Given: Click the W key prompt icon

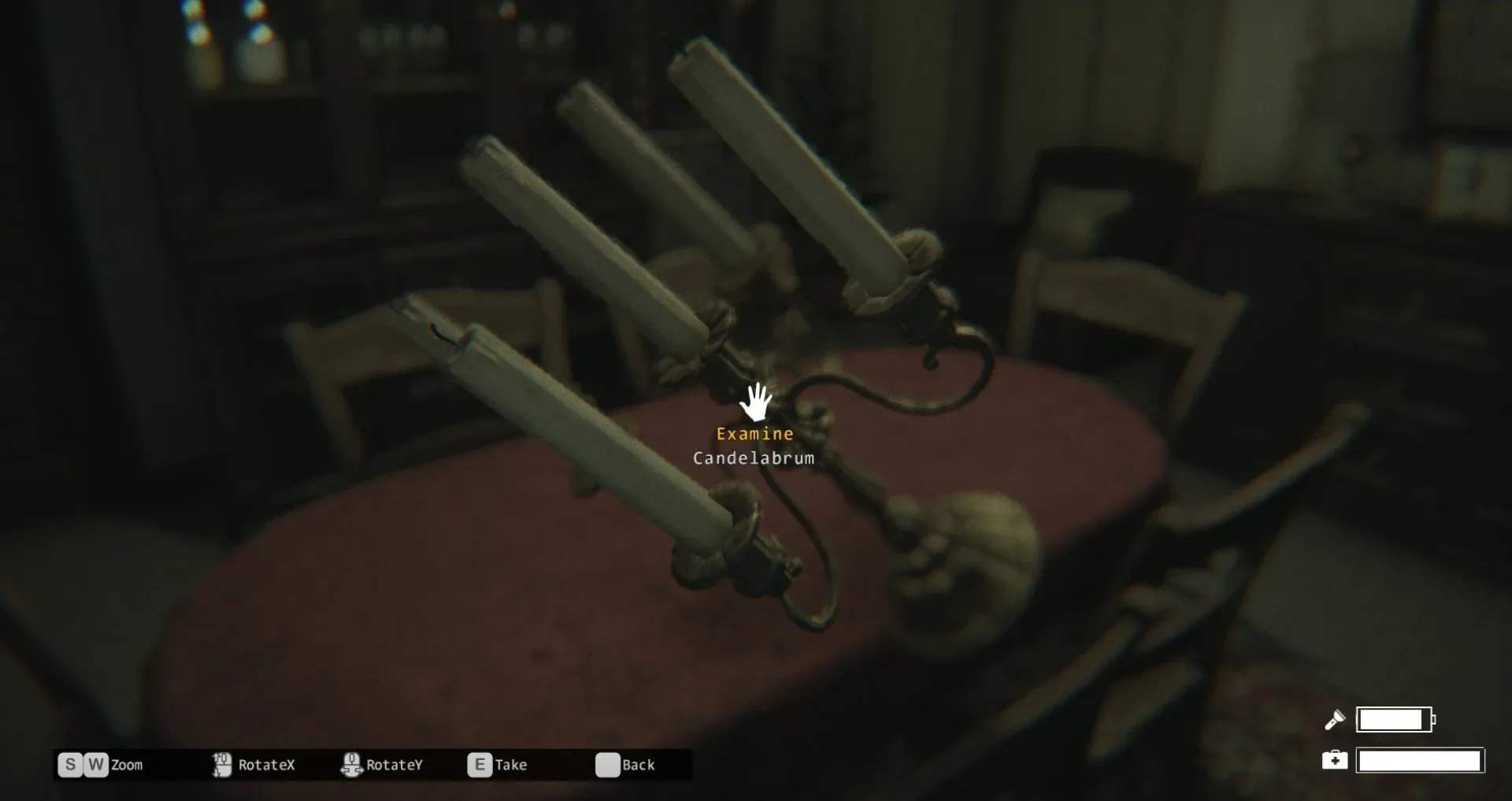Looking at the screenshot, I should click(x=95, y=764).
